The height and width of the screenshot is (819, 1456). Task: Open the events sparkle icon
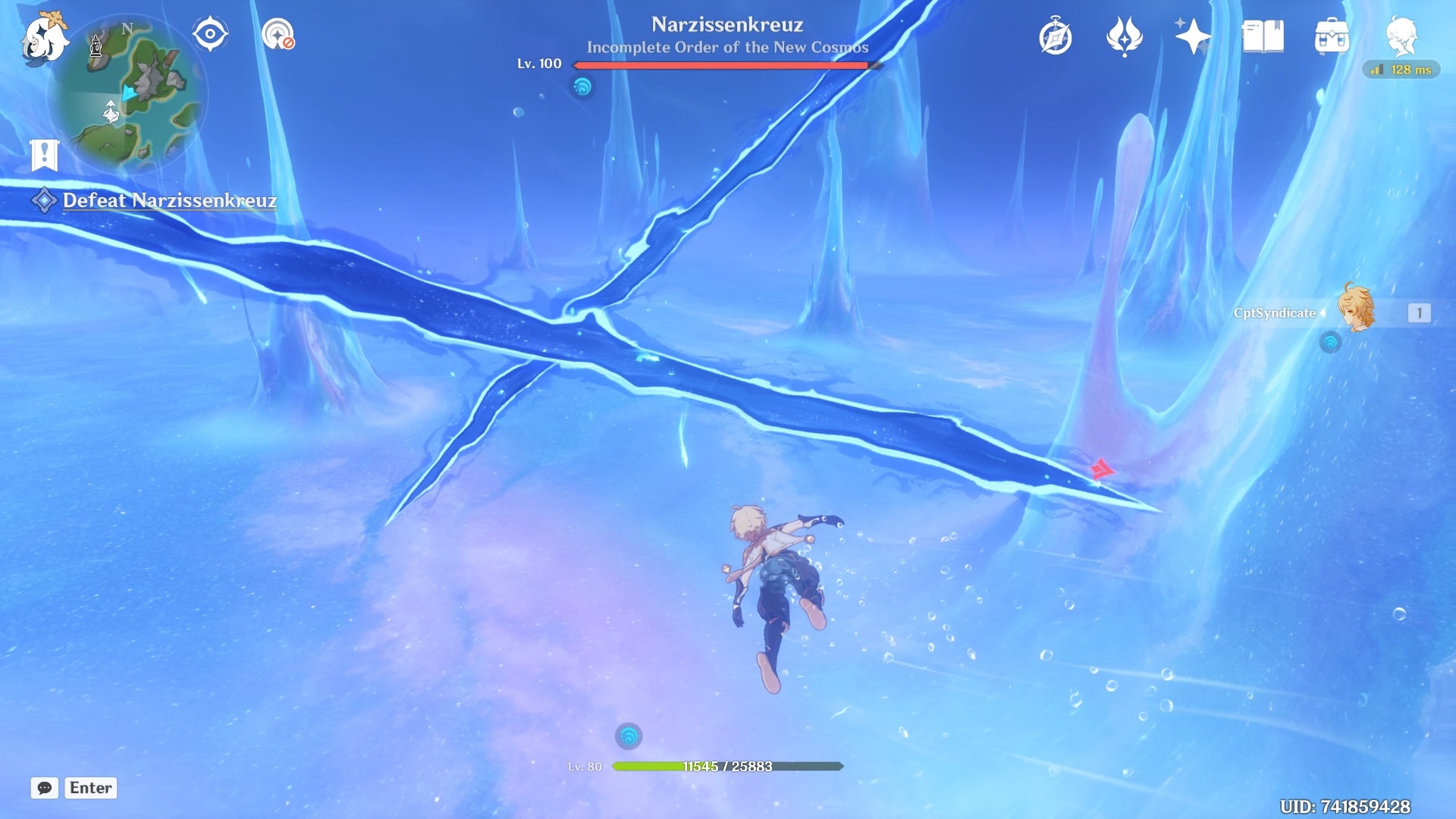coord(1192,36)
